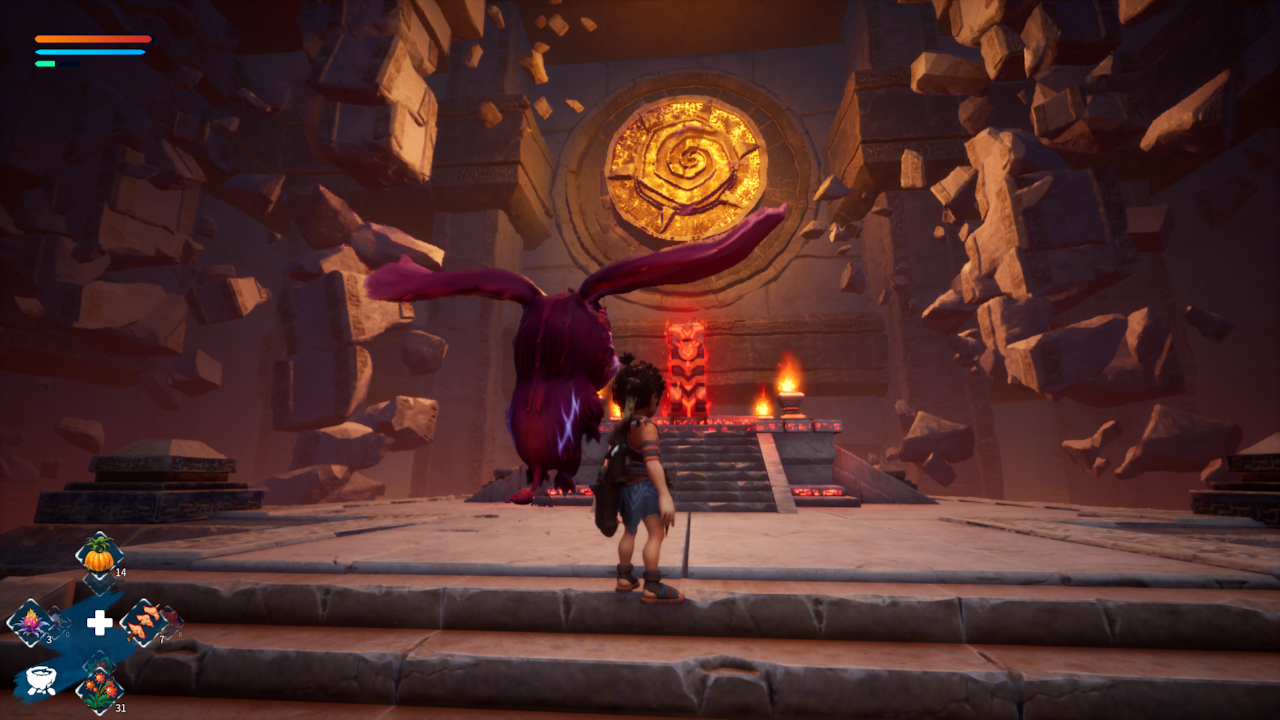This screenshot has width=1280, height=720.
Task: Open the white cooking pot icon
Action: [x=41, y=677]
